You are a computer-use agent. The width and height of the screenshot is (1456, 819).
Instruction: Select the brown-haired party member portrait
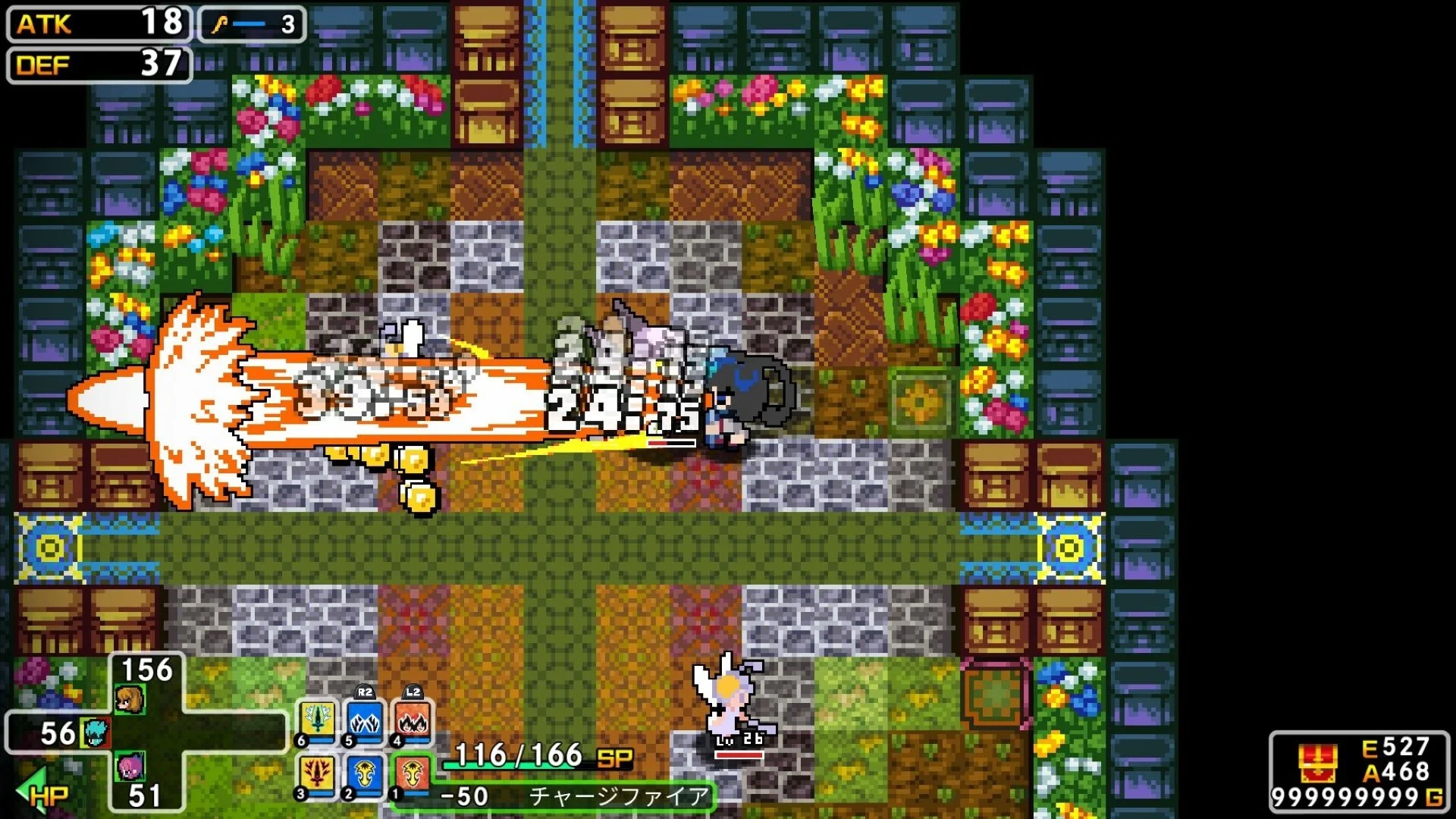point(130,698)
